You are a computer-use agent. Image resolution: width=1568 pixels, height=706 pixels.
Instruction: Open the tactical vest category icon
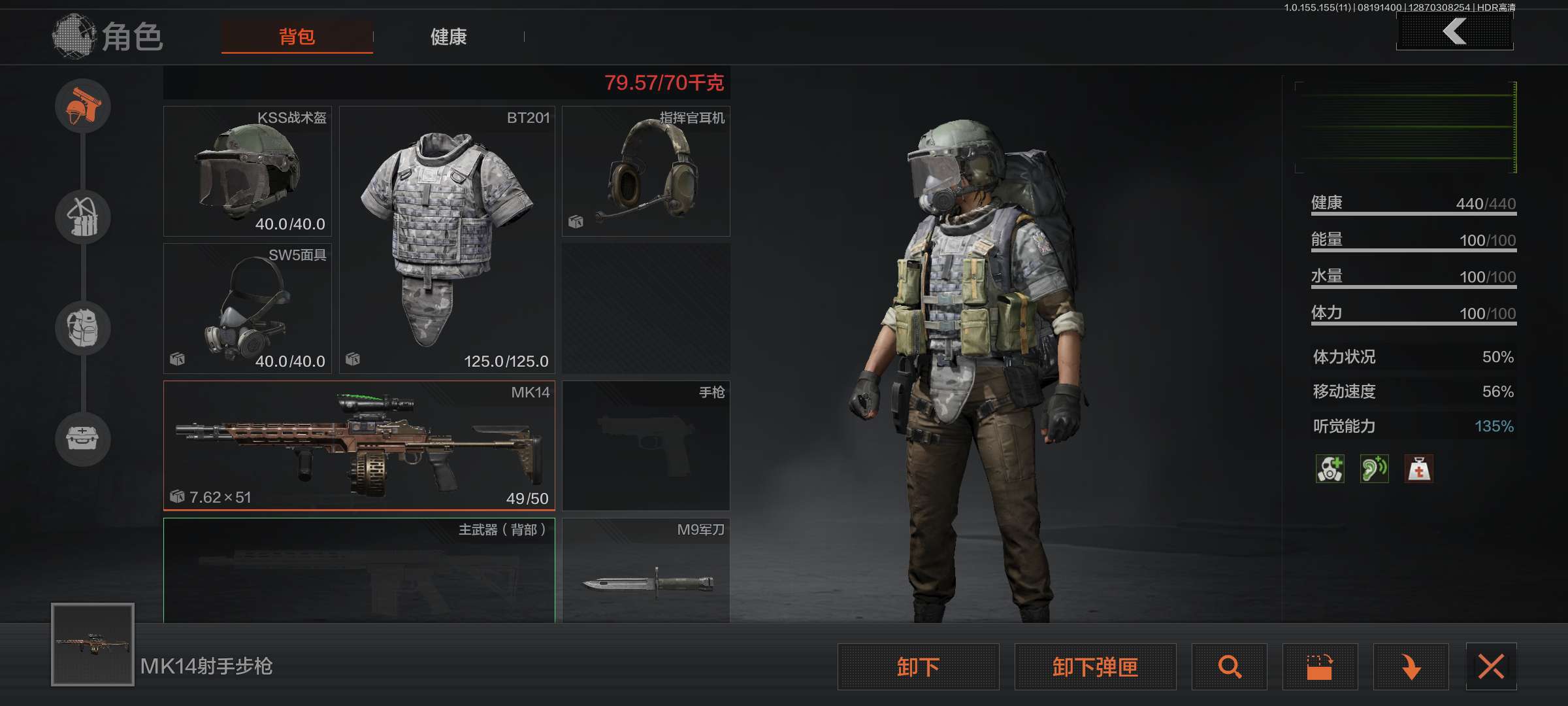coord(83,217)
